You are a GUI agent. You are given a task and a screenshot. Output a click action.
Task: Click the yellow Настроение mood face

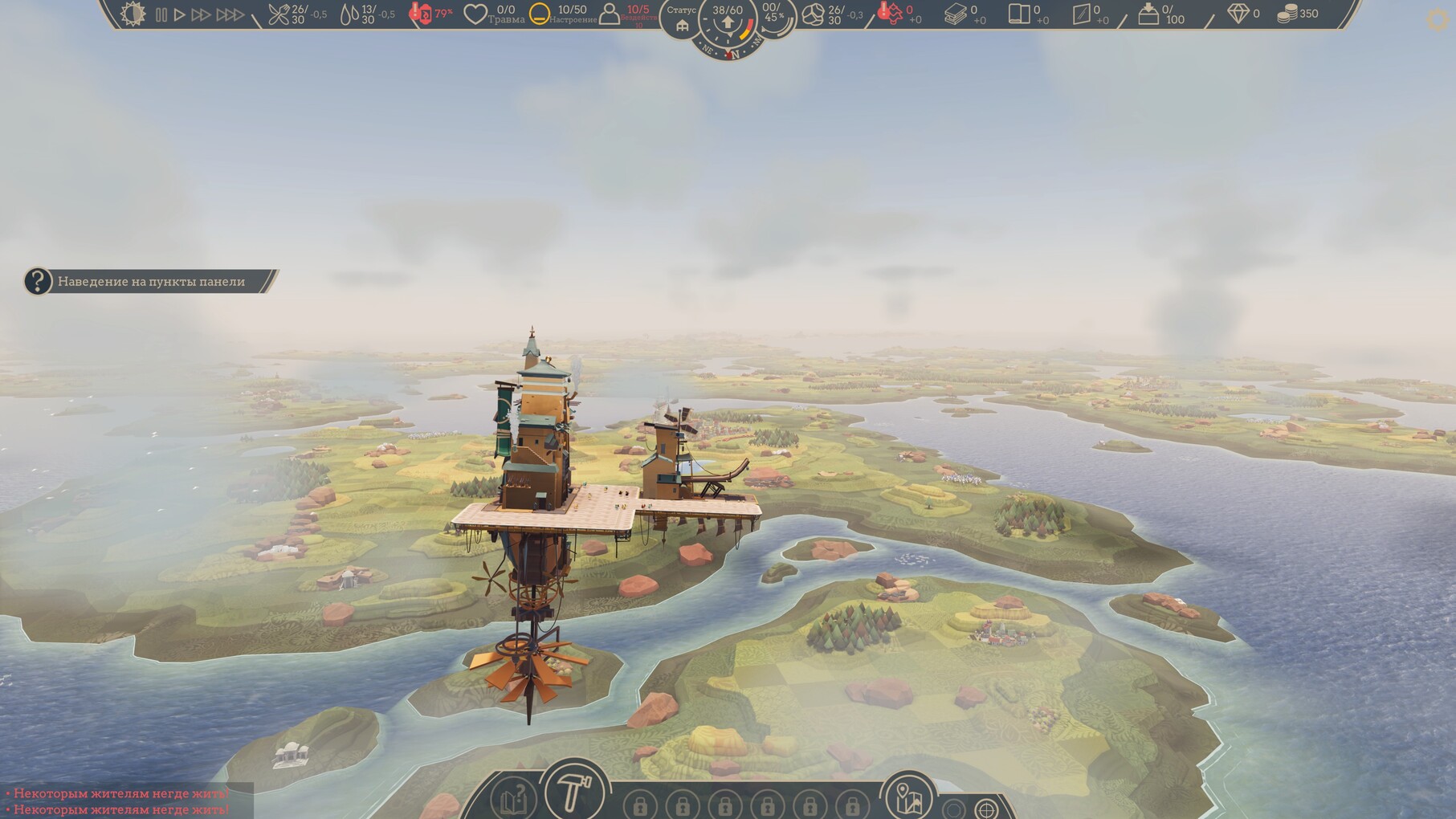[x=540, y=14]
